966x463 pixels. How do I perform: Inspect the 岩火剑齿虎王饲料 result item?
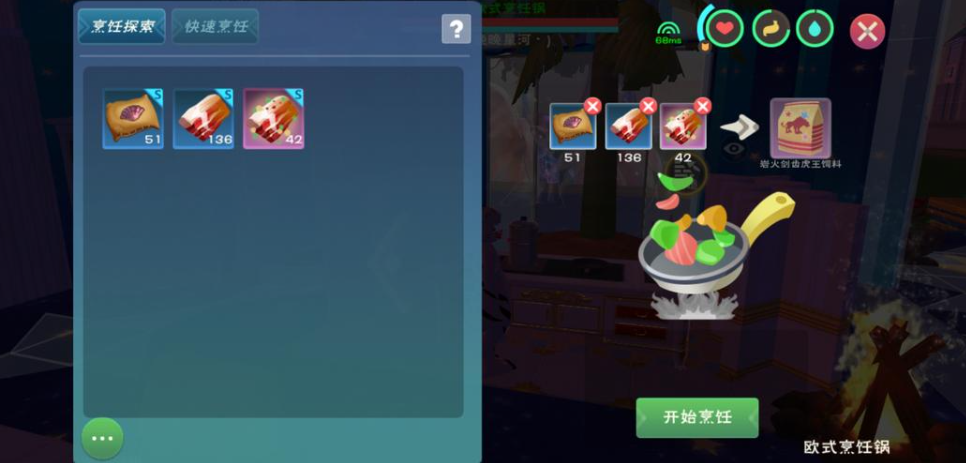800,128
